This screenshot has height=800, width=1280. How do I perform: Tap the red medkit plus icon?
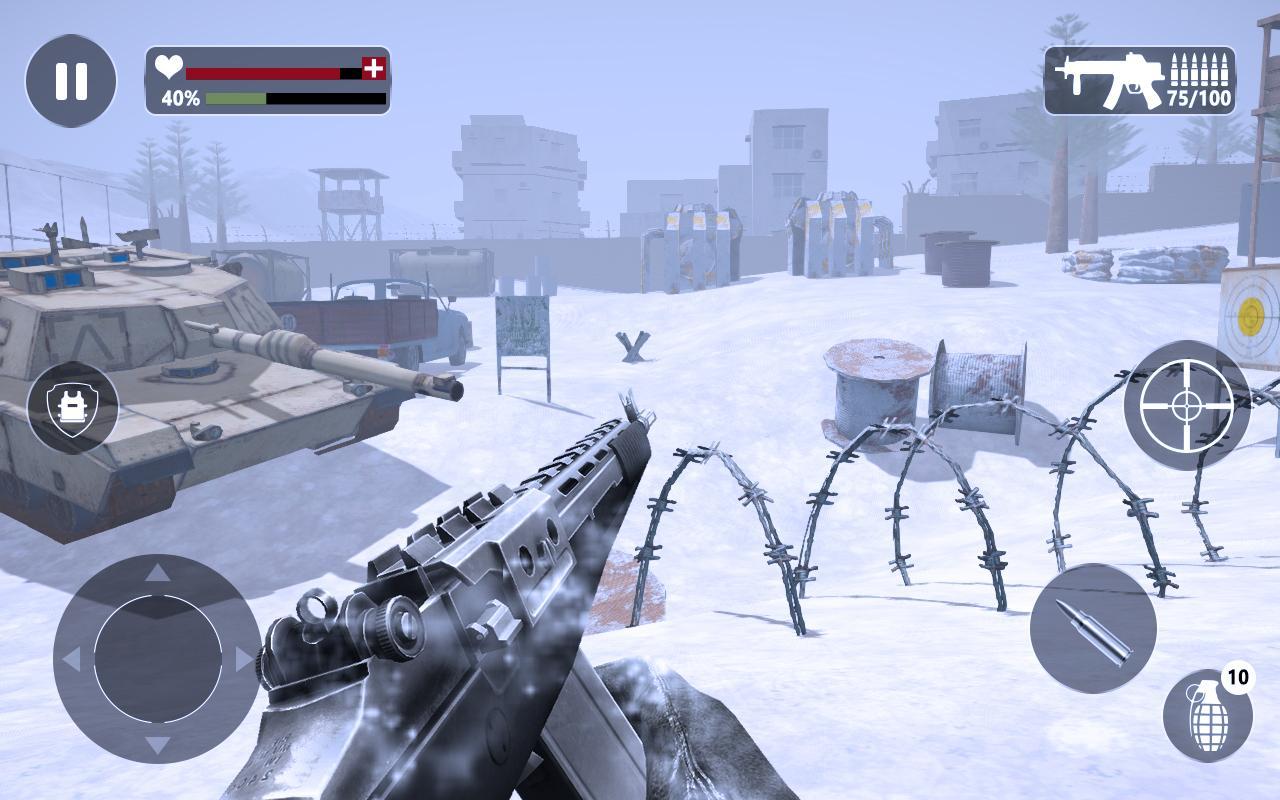(x=374, y=68)
